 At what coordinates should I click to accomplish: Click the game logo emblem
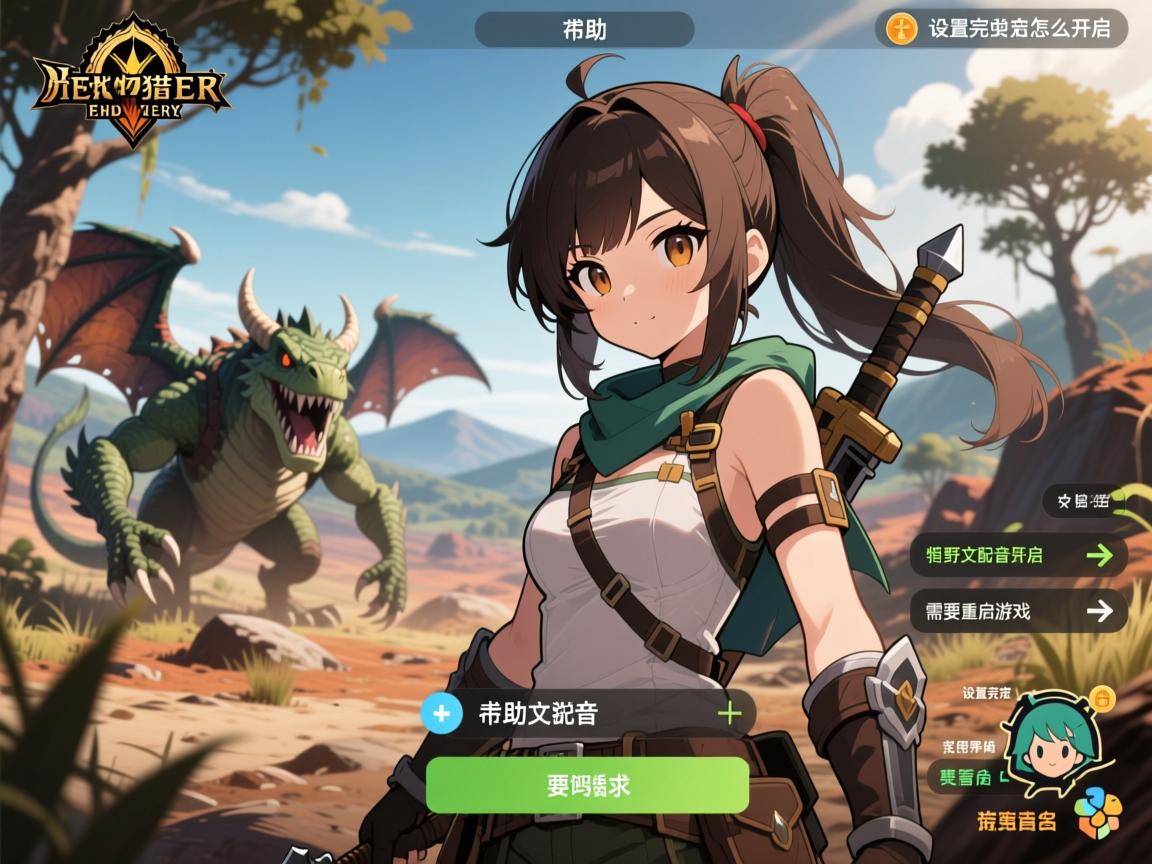(132, 82)
